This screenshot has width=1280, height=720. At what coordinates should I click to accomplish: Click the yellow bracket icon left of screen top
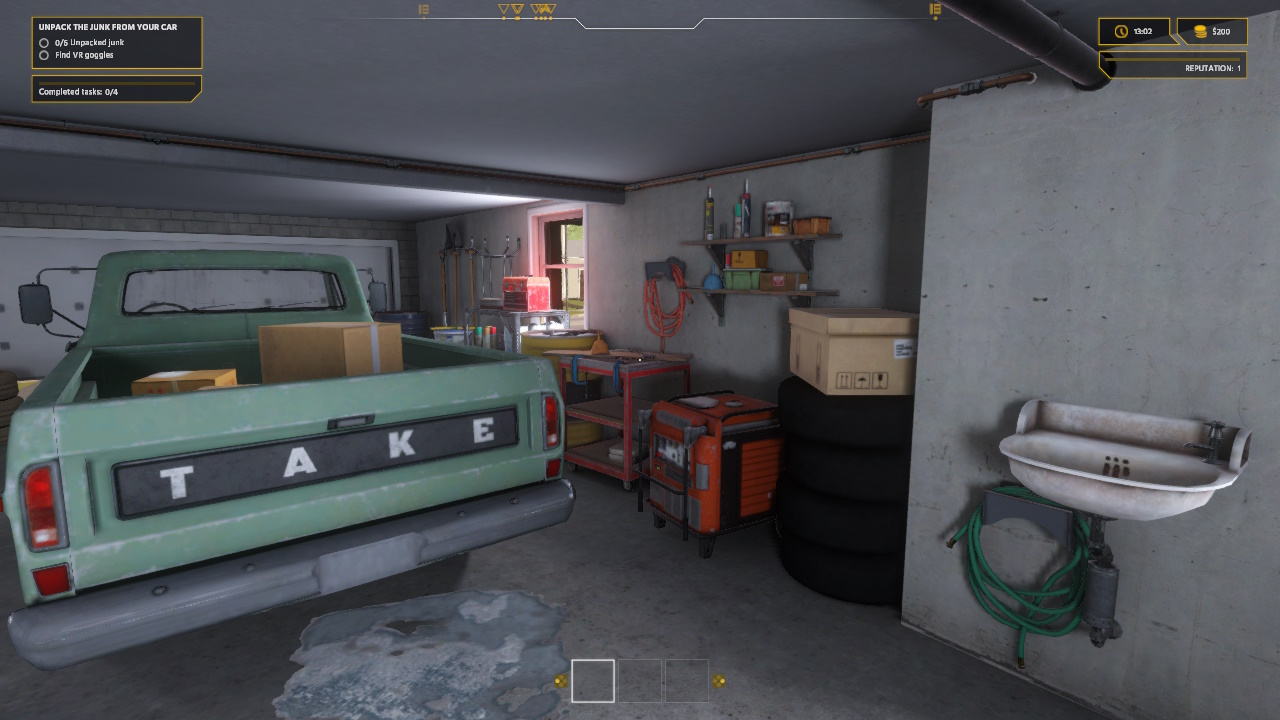coord(422,10)
